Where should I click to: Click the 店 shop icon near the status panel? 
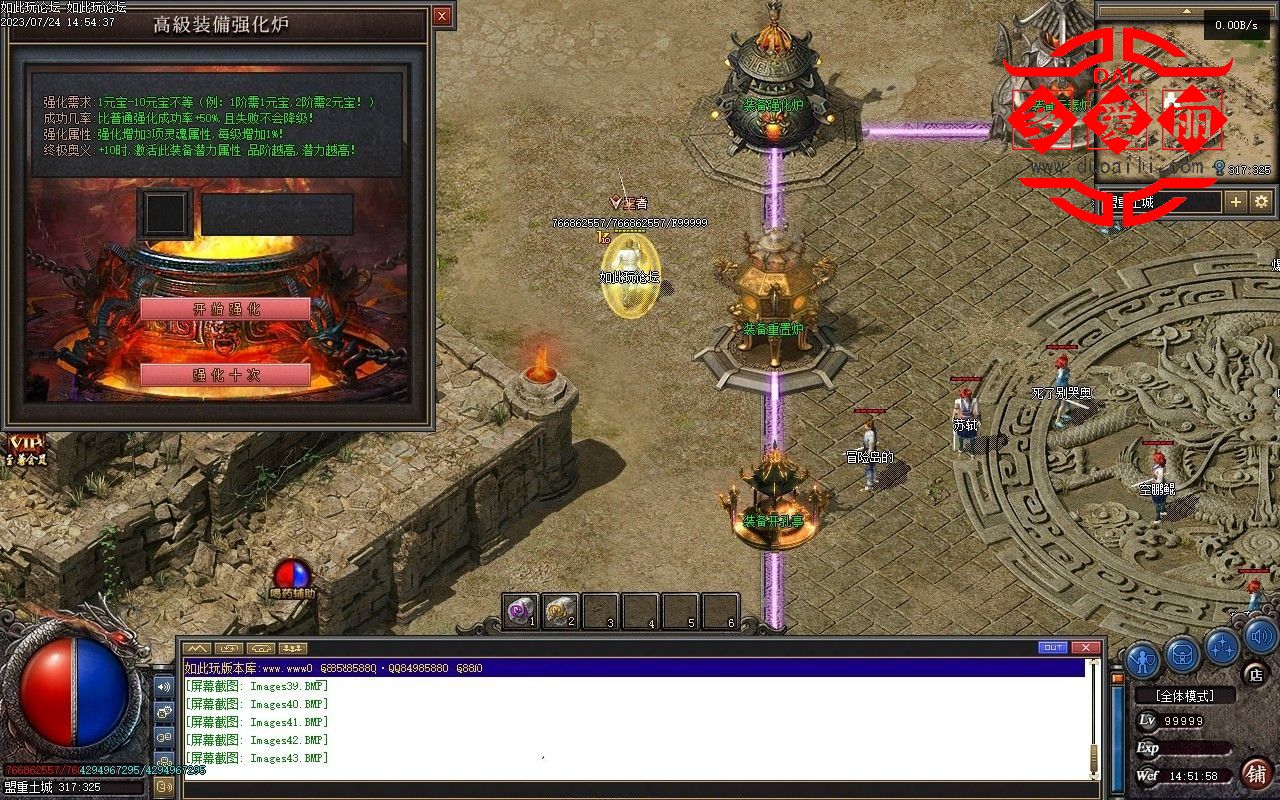[1255, 677]
